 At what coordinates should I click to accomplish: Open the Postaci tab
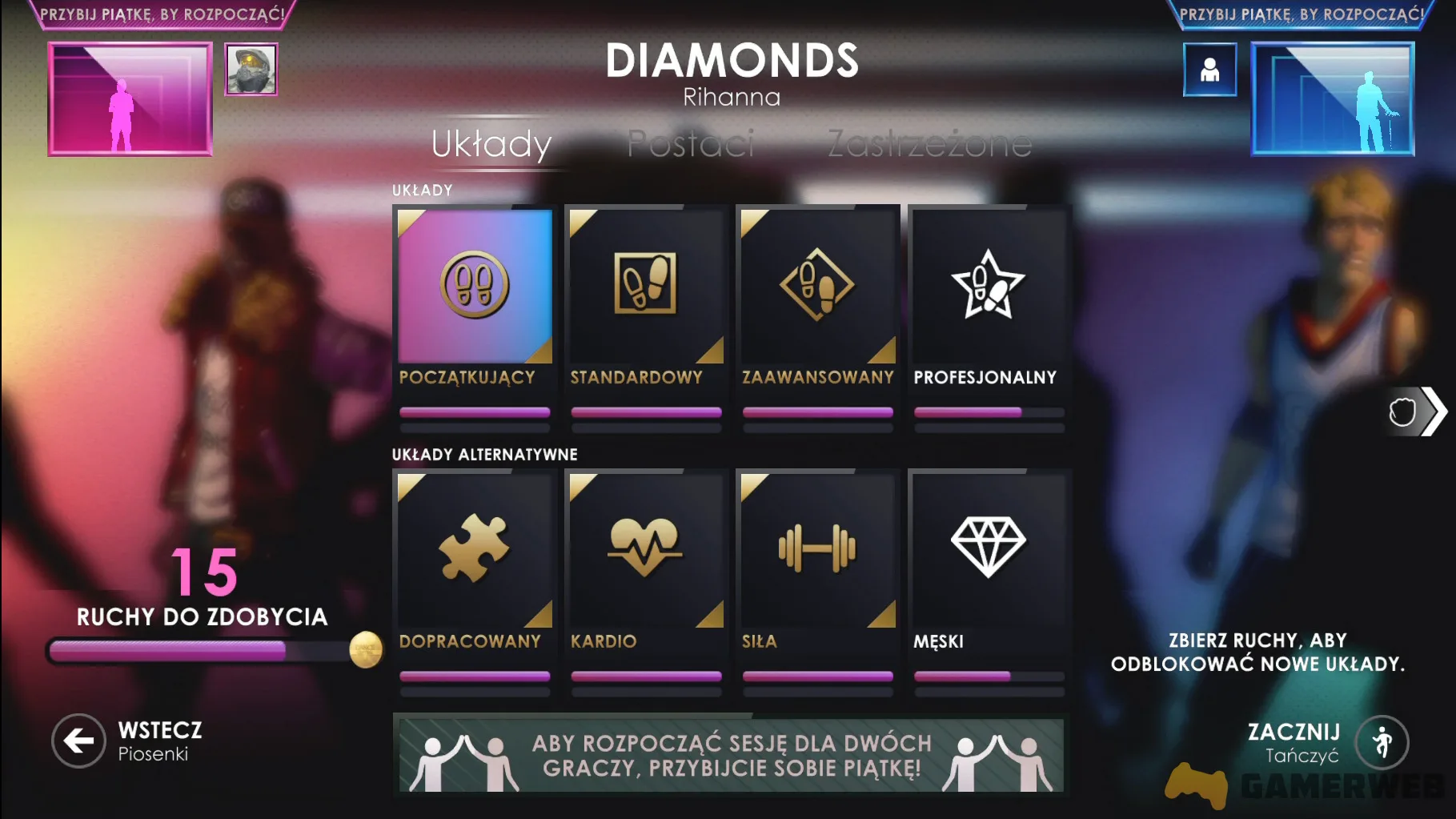(x=690, y=145)
